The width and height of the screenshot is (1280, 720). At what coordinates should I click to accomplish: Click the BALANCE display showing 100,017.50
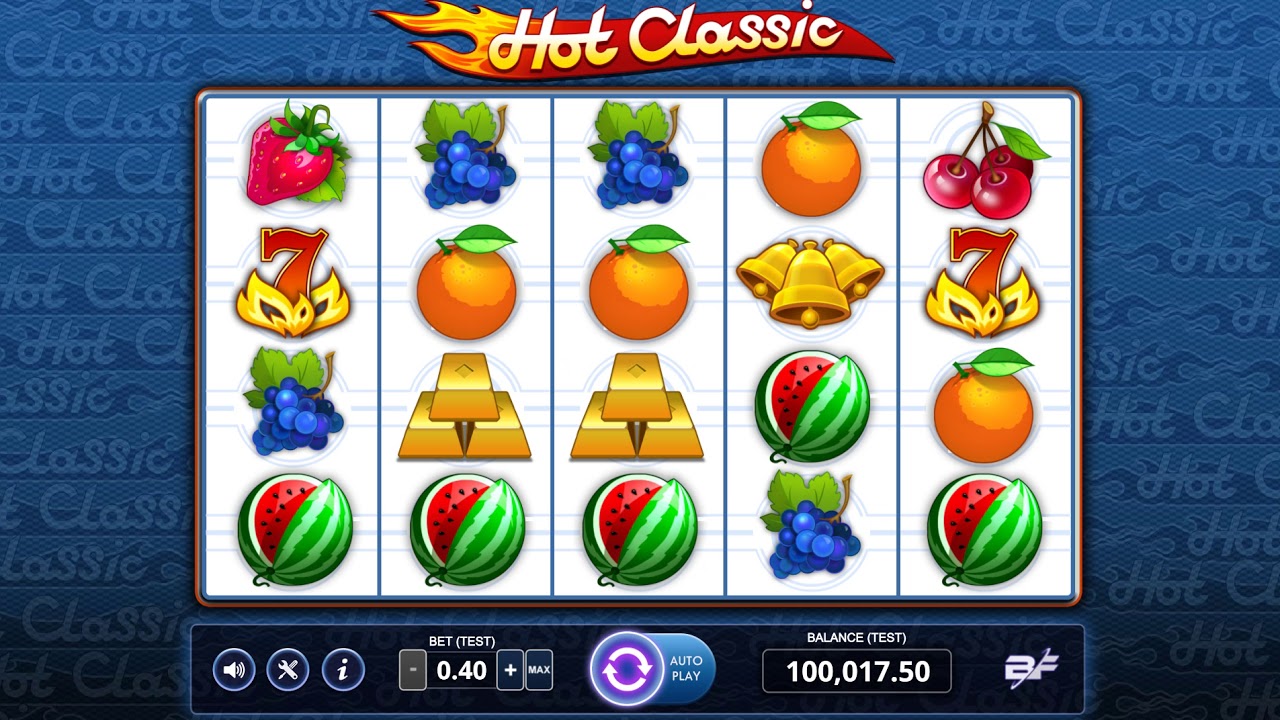[x=858, y=671]
